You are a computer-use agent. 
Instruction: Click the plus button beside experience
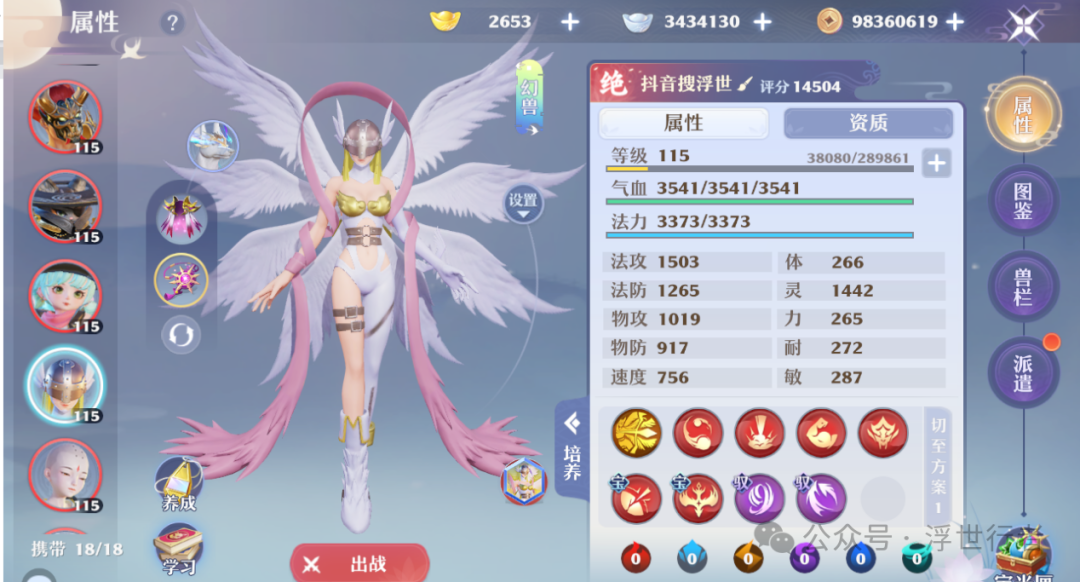click(936, 163)
